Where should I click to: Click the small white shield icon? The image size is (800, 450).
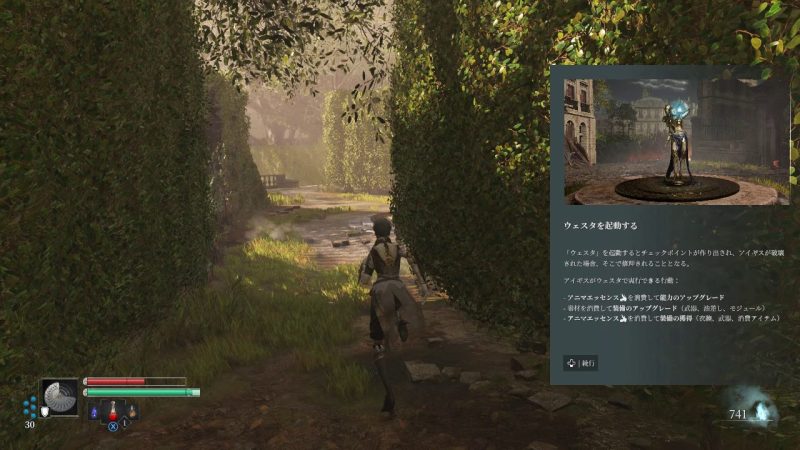click(x=44, y=410)
